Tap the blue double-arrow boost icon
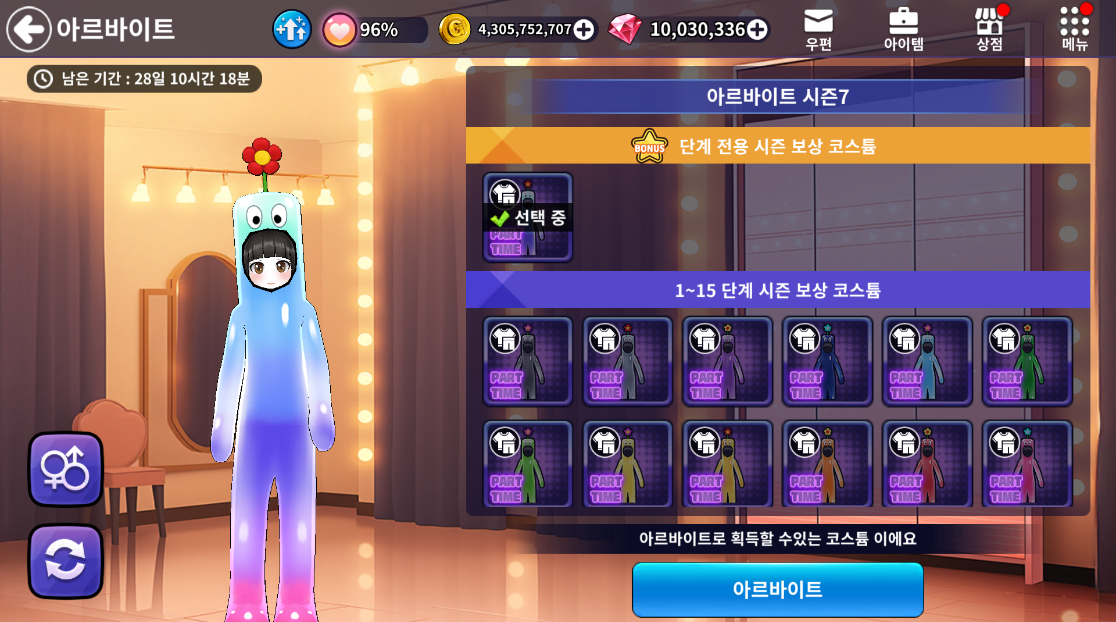 click(292, 29)
